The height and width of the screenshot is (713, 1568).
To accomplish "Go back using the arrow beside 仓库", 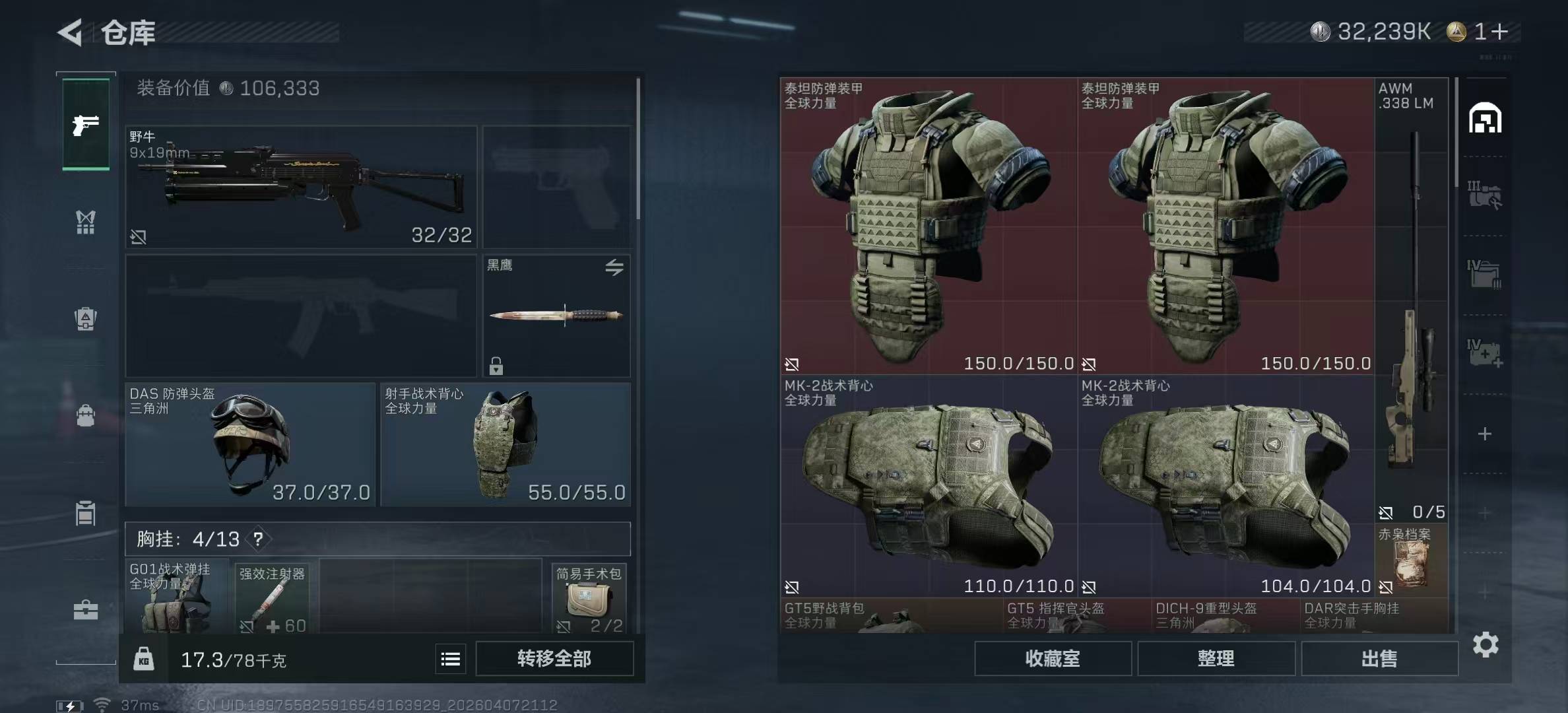I will coord(71,32).
